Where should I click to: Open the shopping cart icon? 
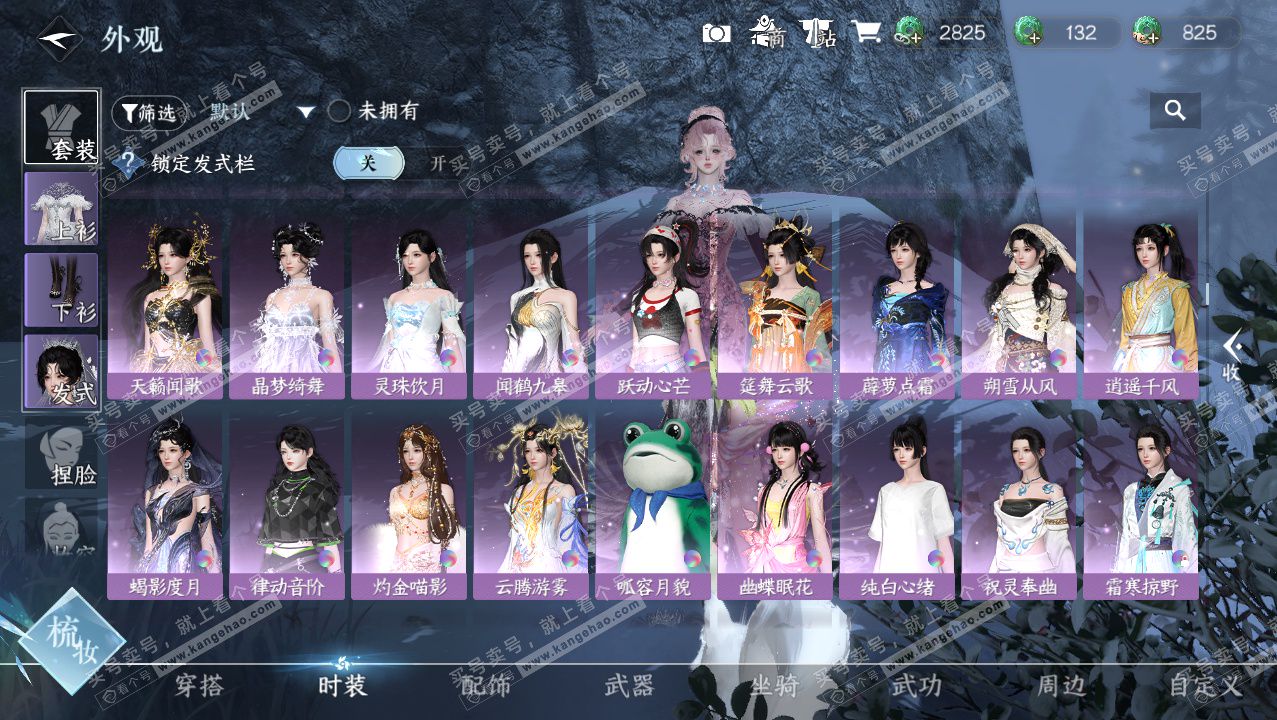click(866, 33)
